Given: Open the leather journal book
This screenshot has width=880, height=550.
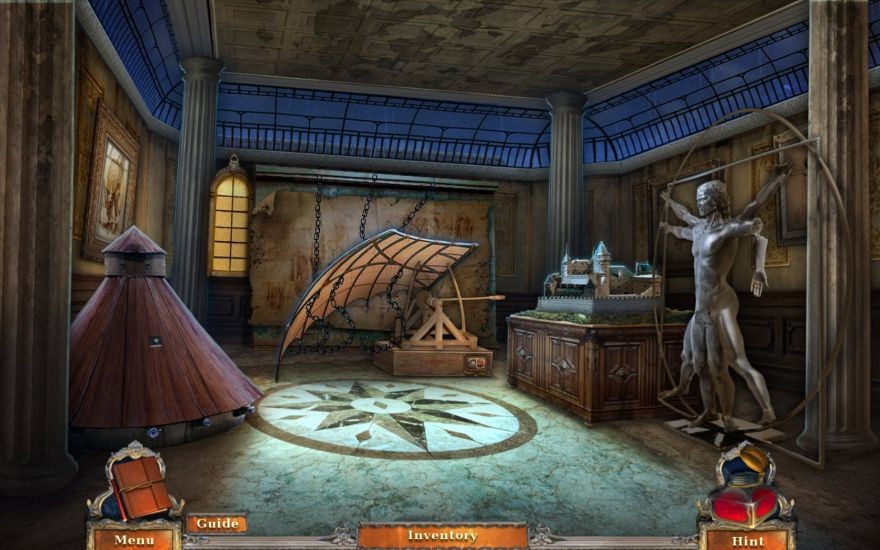Looking at the screenshot, I should 139,487.
